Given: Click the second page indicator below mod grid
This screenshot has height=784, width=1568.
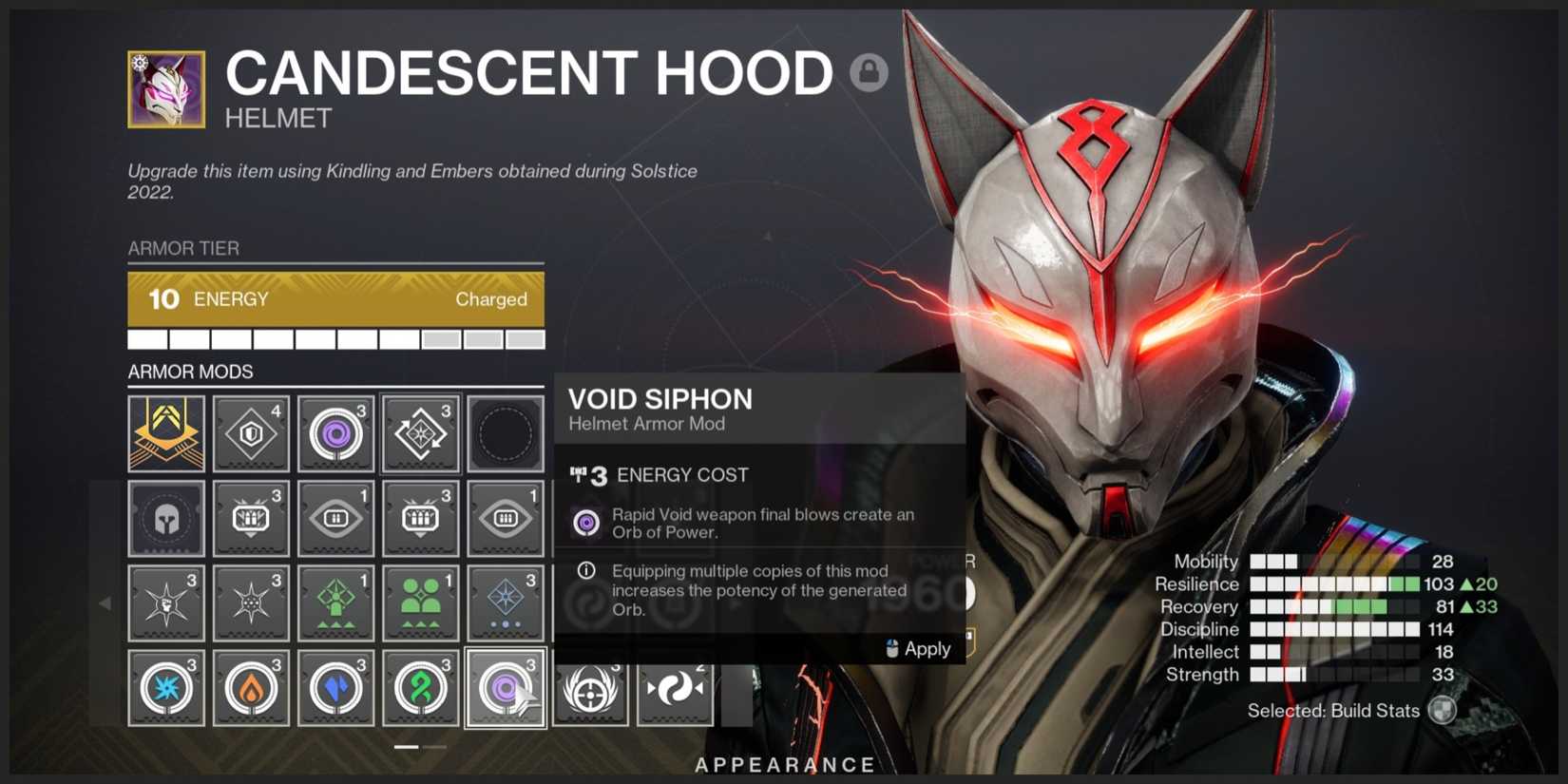Looking at the screenshot, I should tap(435, 748).
